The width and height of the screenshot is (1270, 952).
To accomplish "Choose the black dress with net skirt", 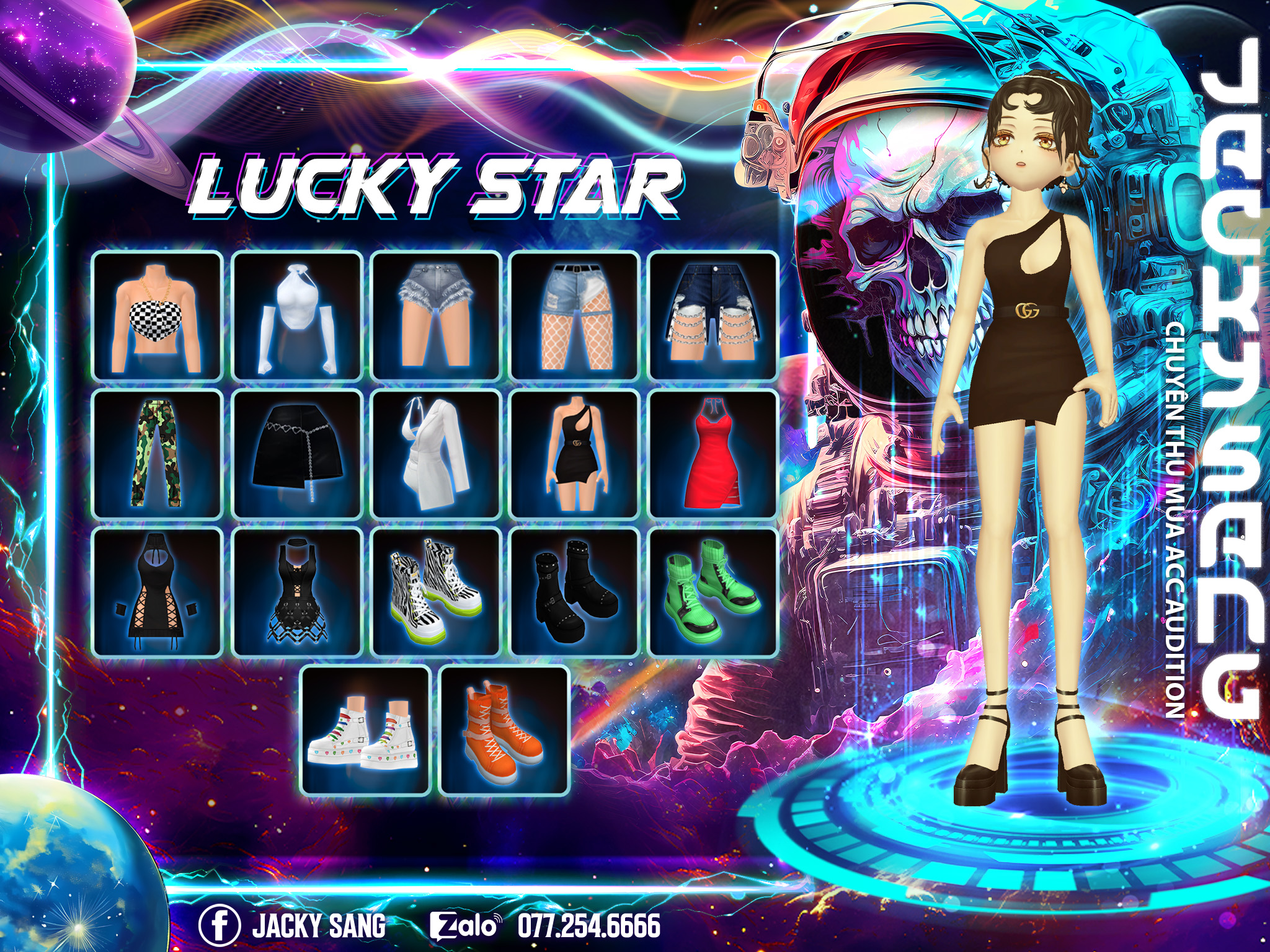I will (297, 593).
